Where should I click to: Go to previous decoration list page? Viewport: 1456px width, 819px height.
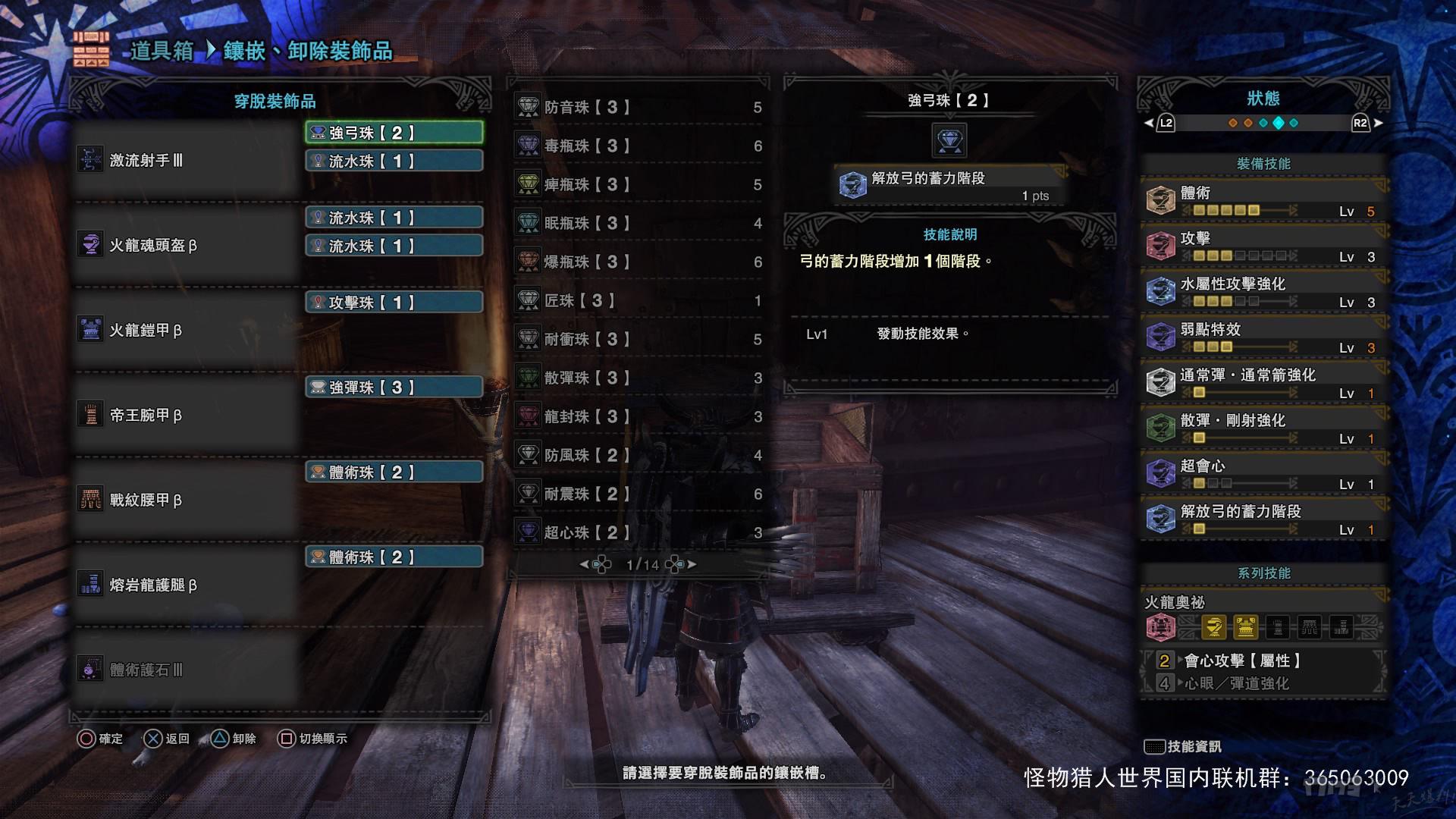tap(596, 564)
